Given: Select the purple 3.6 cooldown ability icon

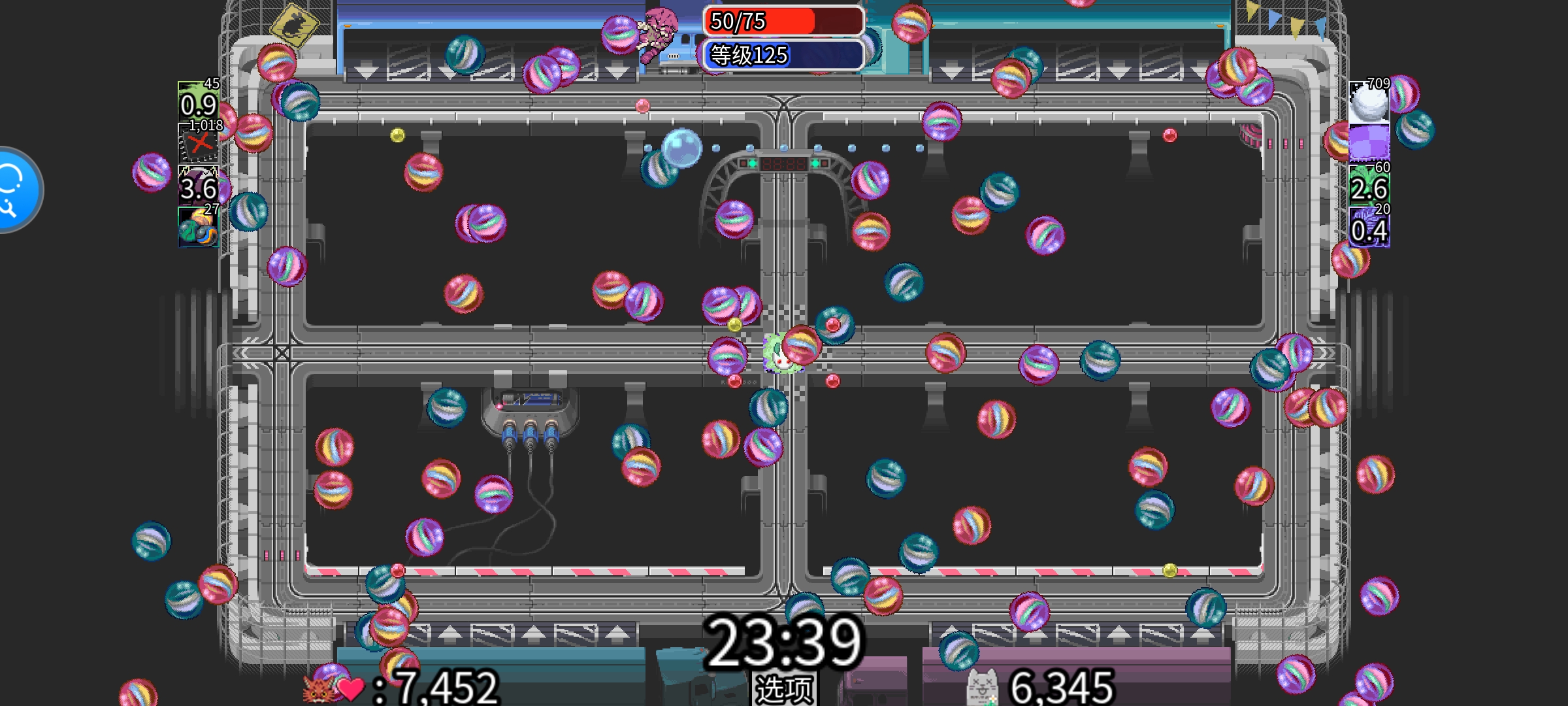Looking at the screenshot, I should point(199,186).
